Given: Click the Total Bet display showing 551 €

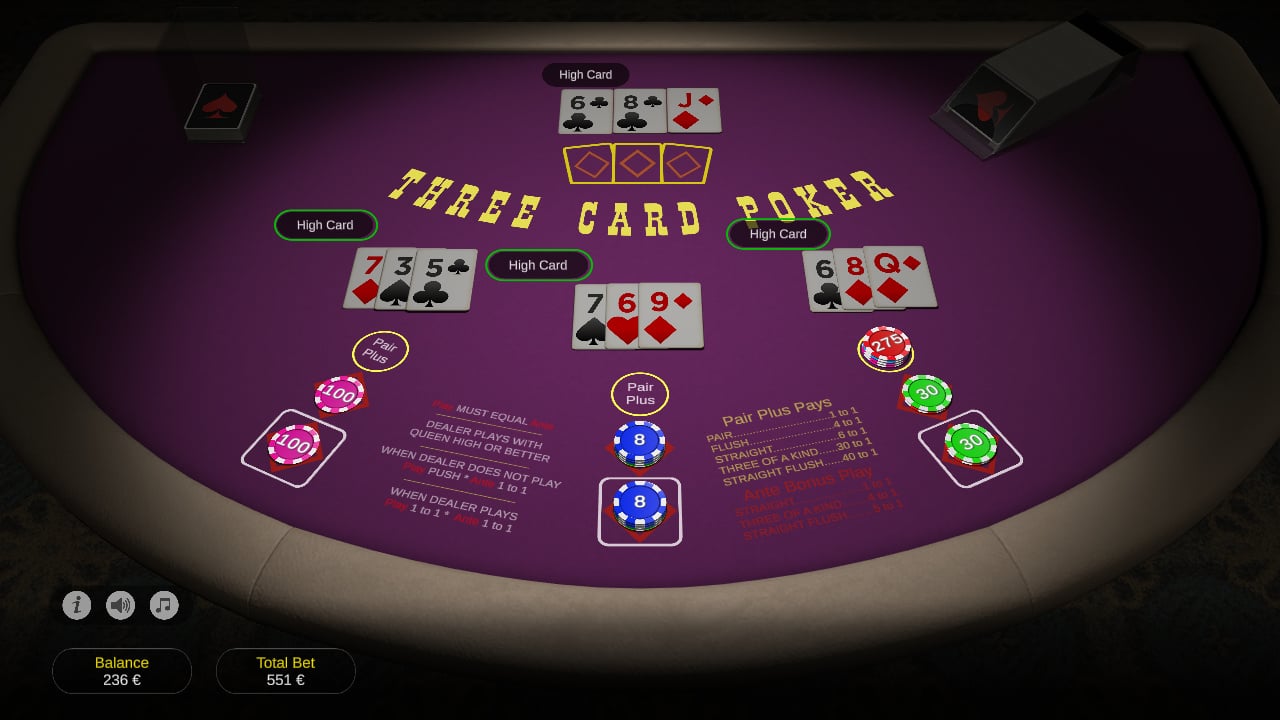Looking at the screenshot, I should [x=286, y=670].
